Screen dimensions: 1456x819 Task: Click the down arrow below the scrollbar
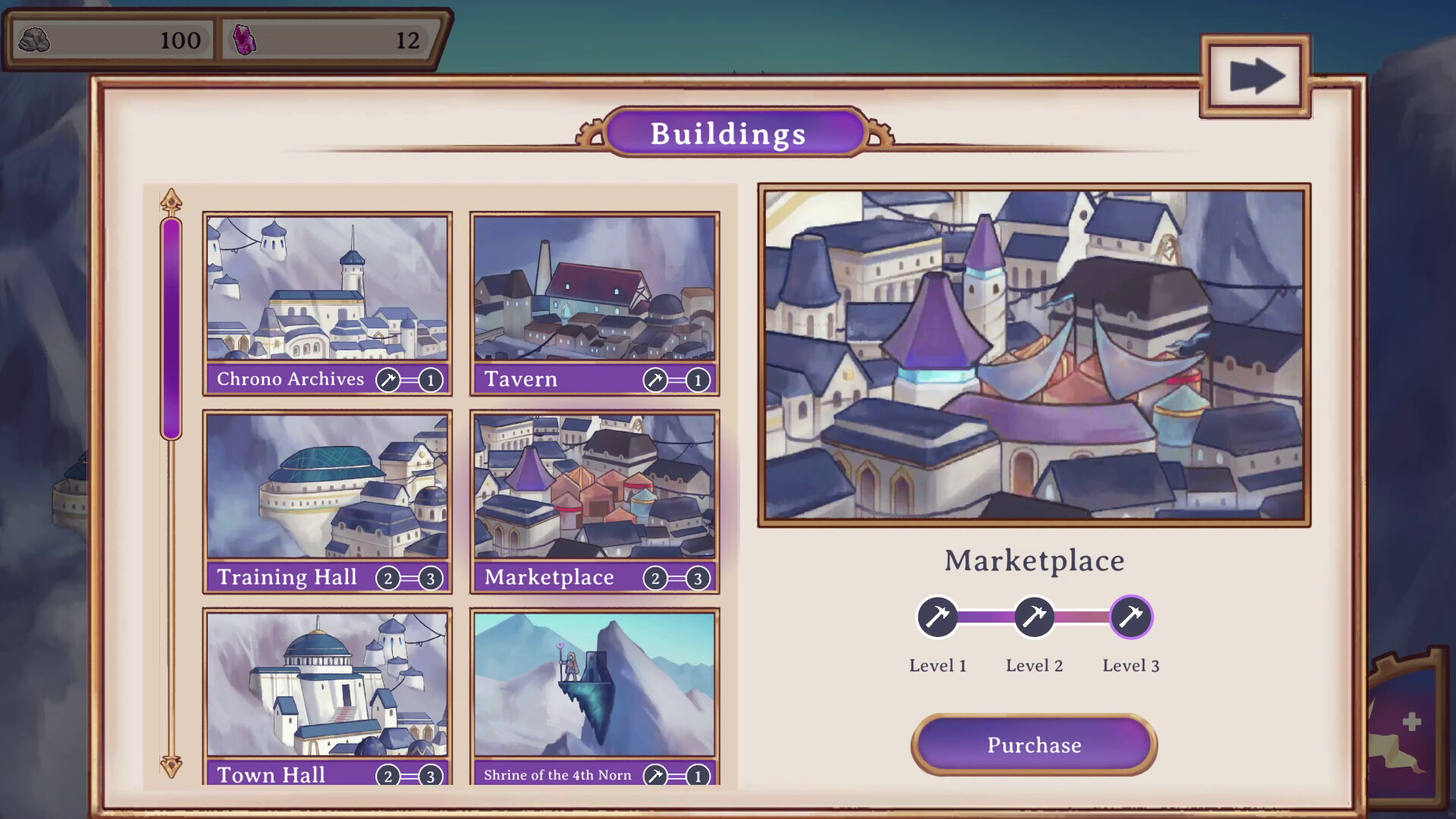pyautogui.click(x=172, y=766)
